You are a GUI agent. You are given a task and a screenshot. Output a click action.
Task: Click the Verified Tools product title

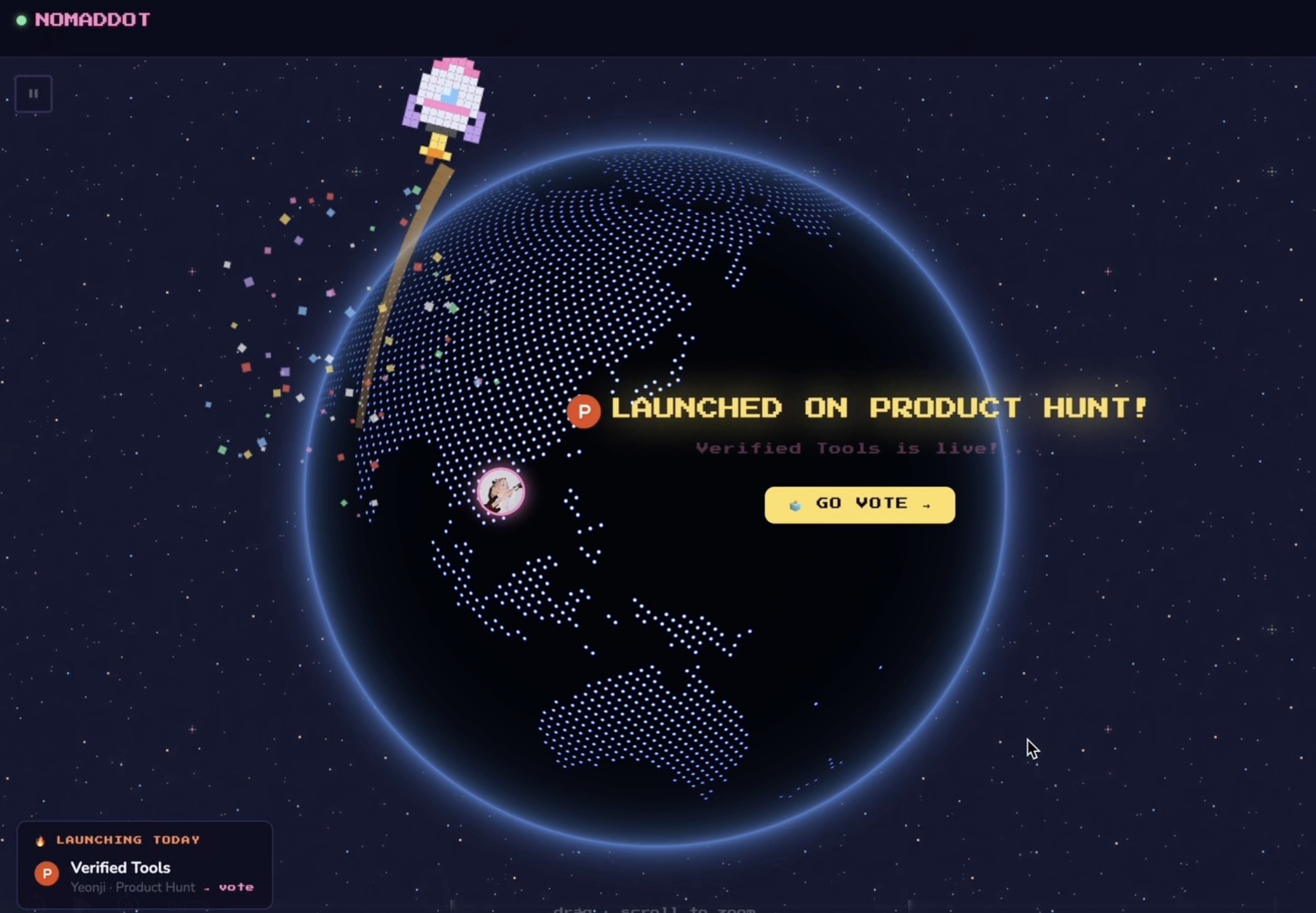[119, 867]
